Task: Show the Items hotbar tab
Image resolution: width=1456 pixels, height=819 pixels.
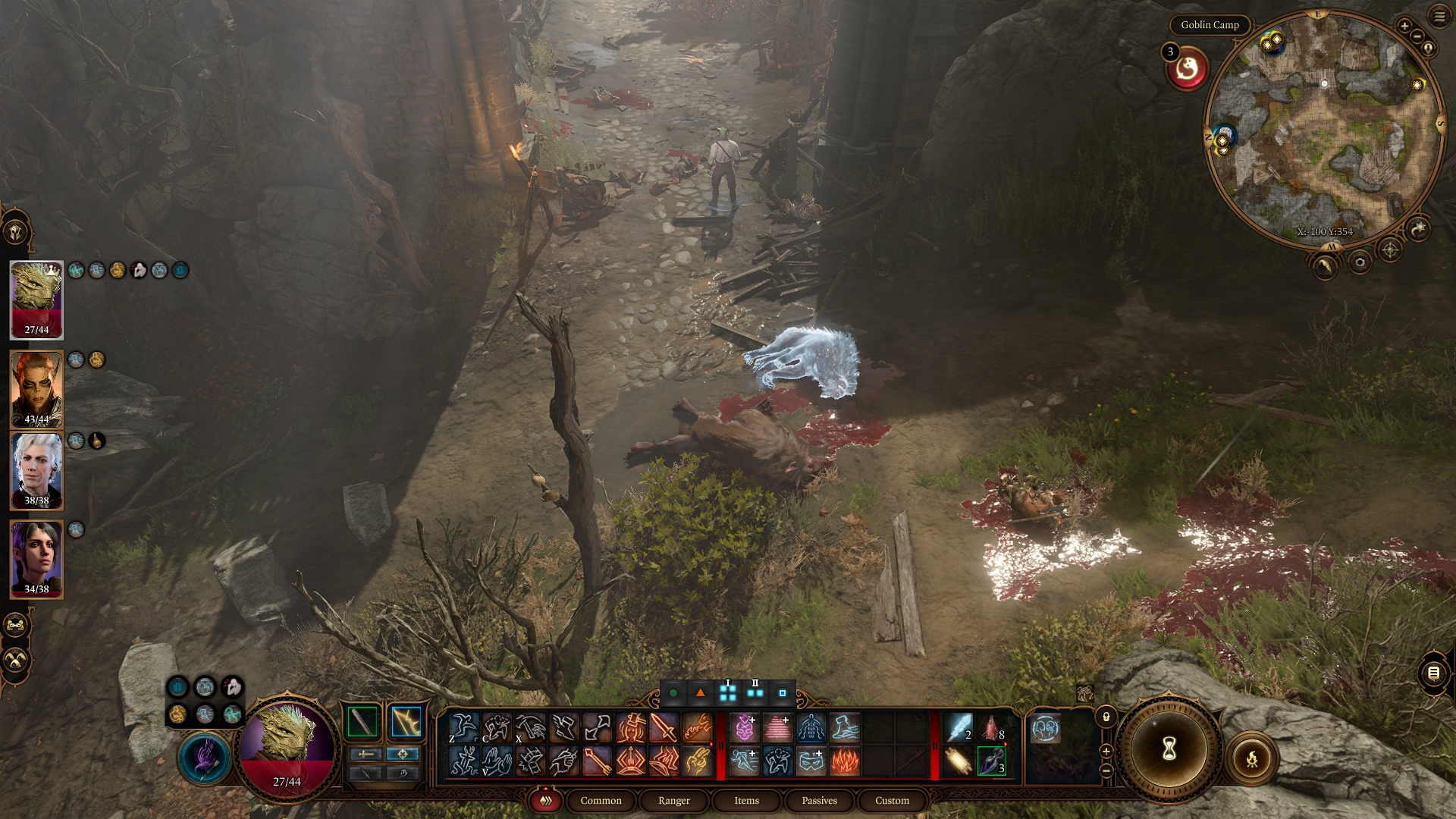Action: tap(746, 801)
